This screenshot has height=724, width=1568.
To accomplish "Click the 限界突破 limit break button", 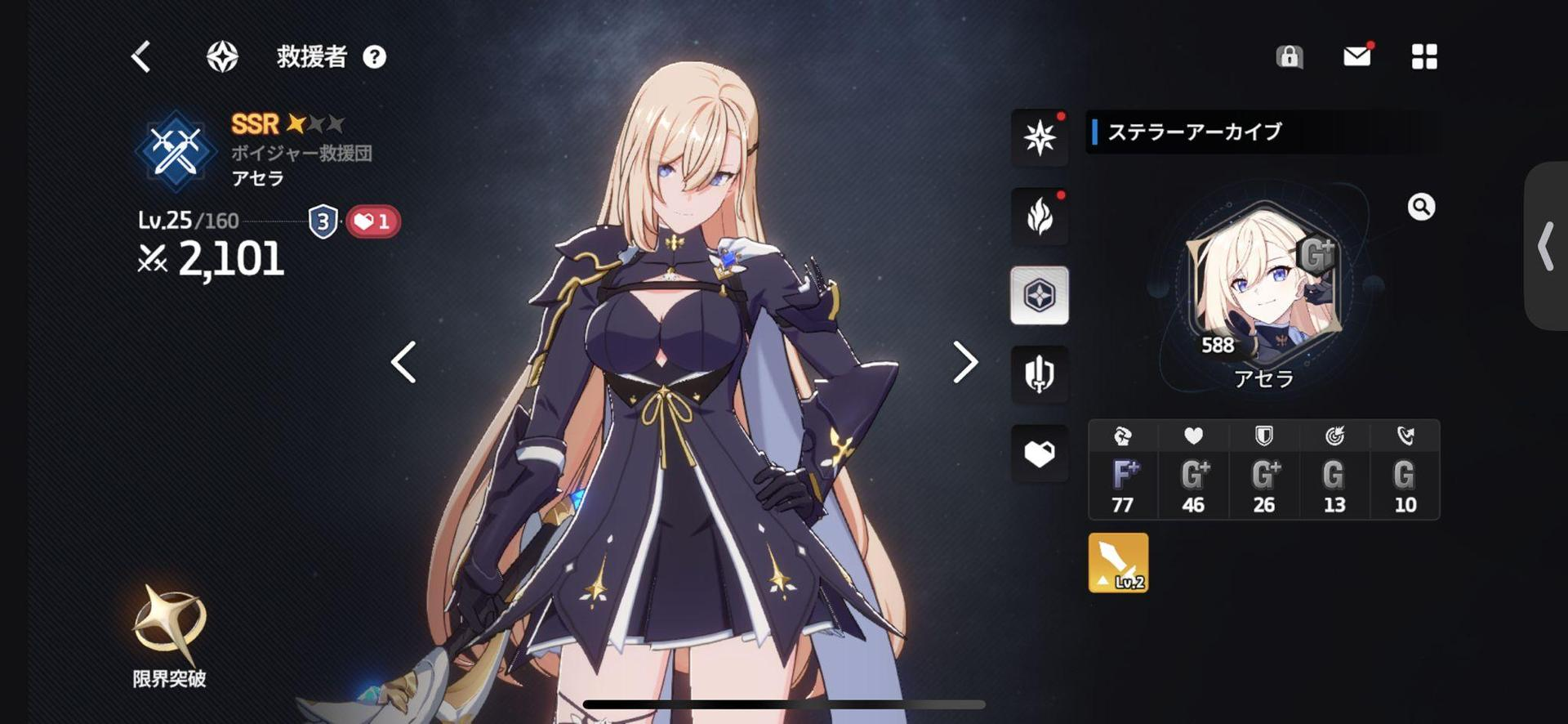I will (x=167, y=637).
